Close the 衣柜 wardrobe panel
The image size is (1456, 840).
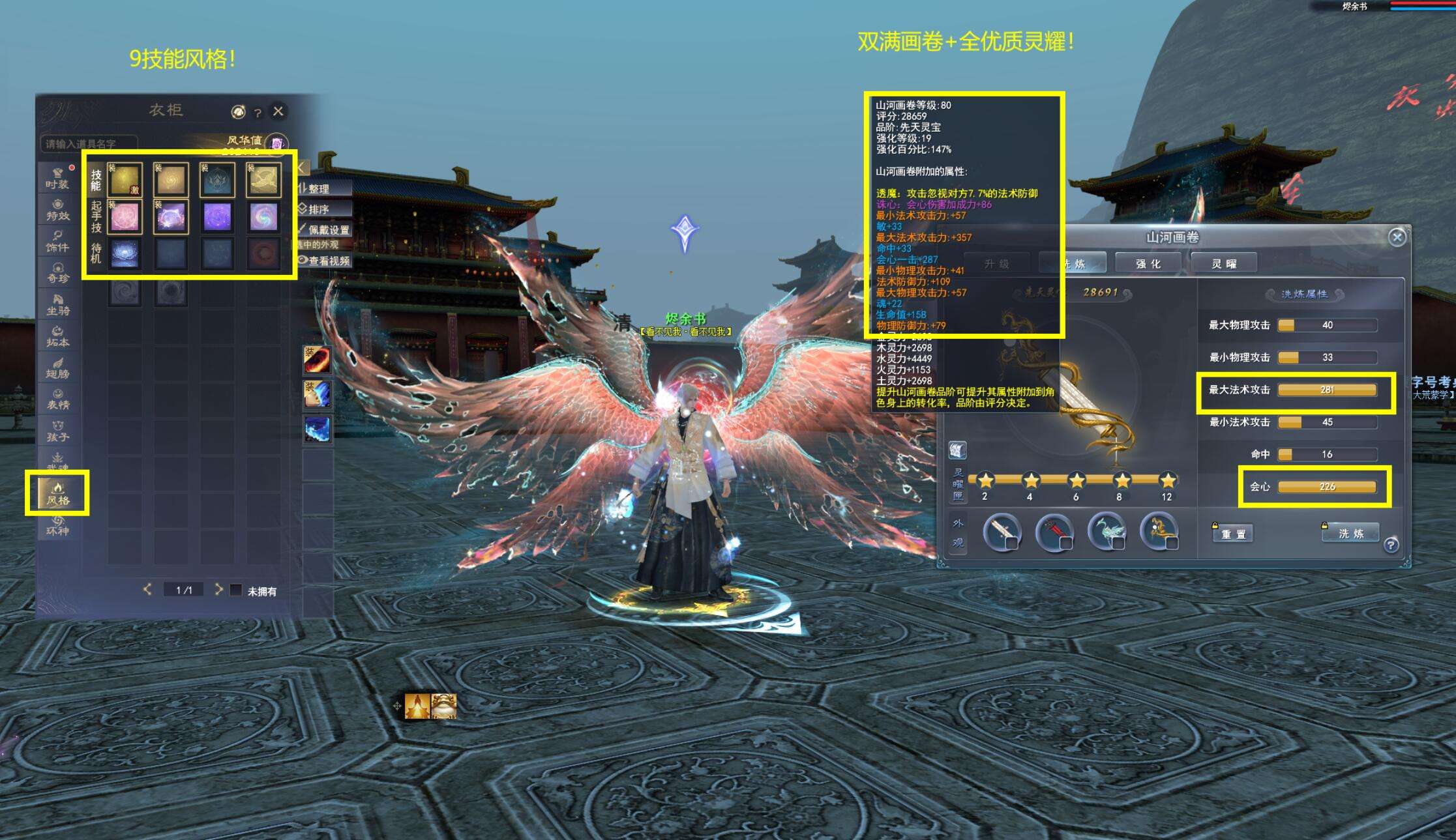point(278,111)
